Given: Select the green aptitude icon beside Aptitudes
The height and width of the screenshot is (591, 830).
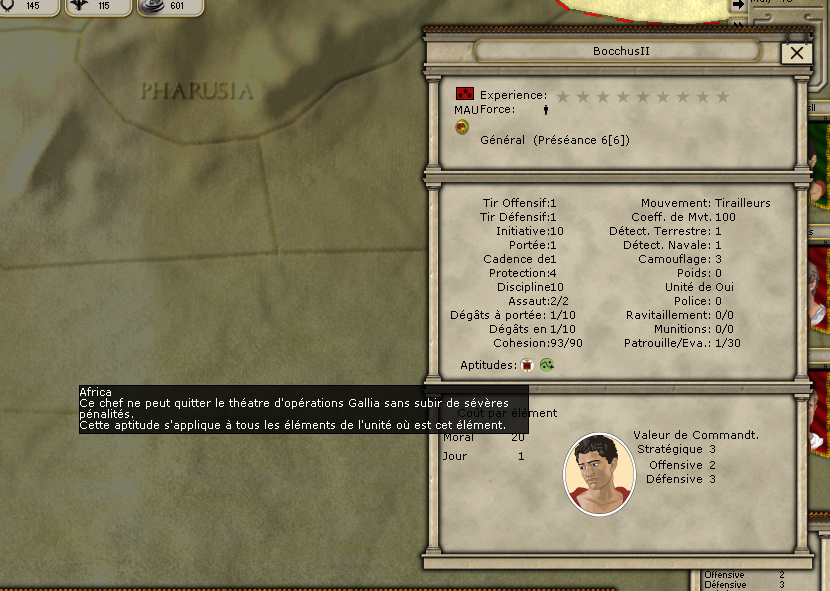Looking at the screenshot, I should (547, 365).
